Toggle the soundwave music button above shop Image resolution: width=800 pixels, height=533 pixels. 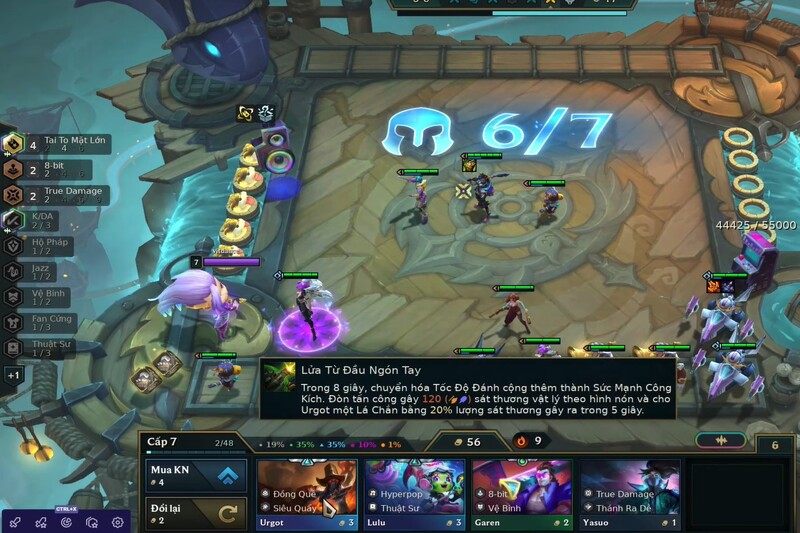[x=720, y=440]
